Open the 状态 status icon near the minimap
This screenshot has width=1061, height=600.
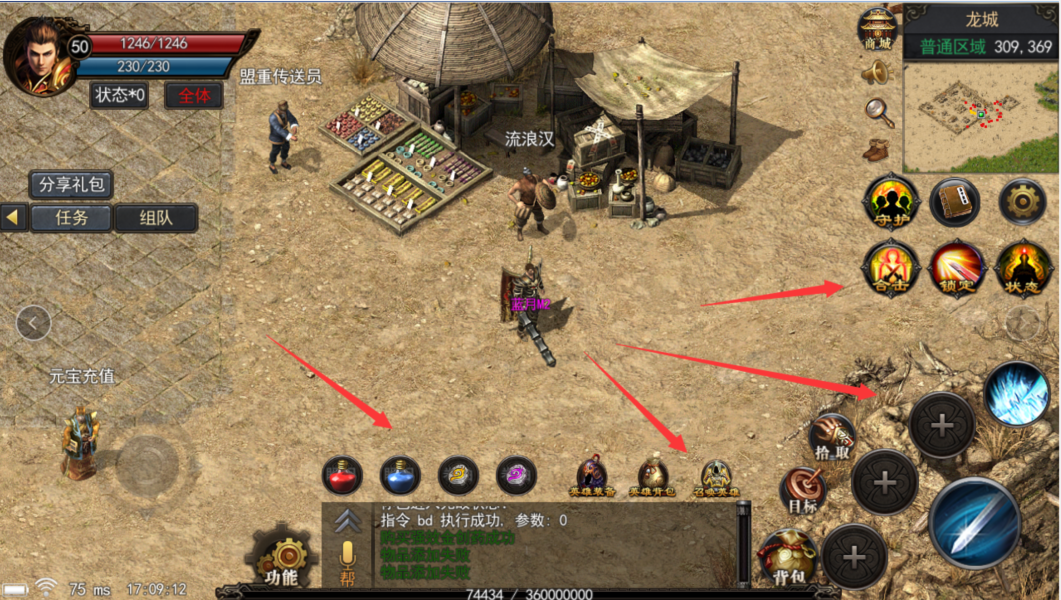(1023, 268)
